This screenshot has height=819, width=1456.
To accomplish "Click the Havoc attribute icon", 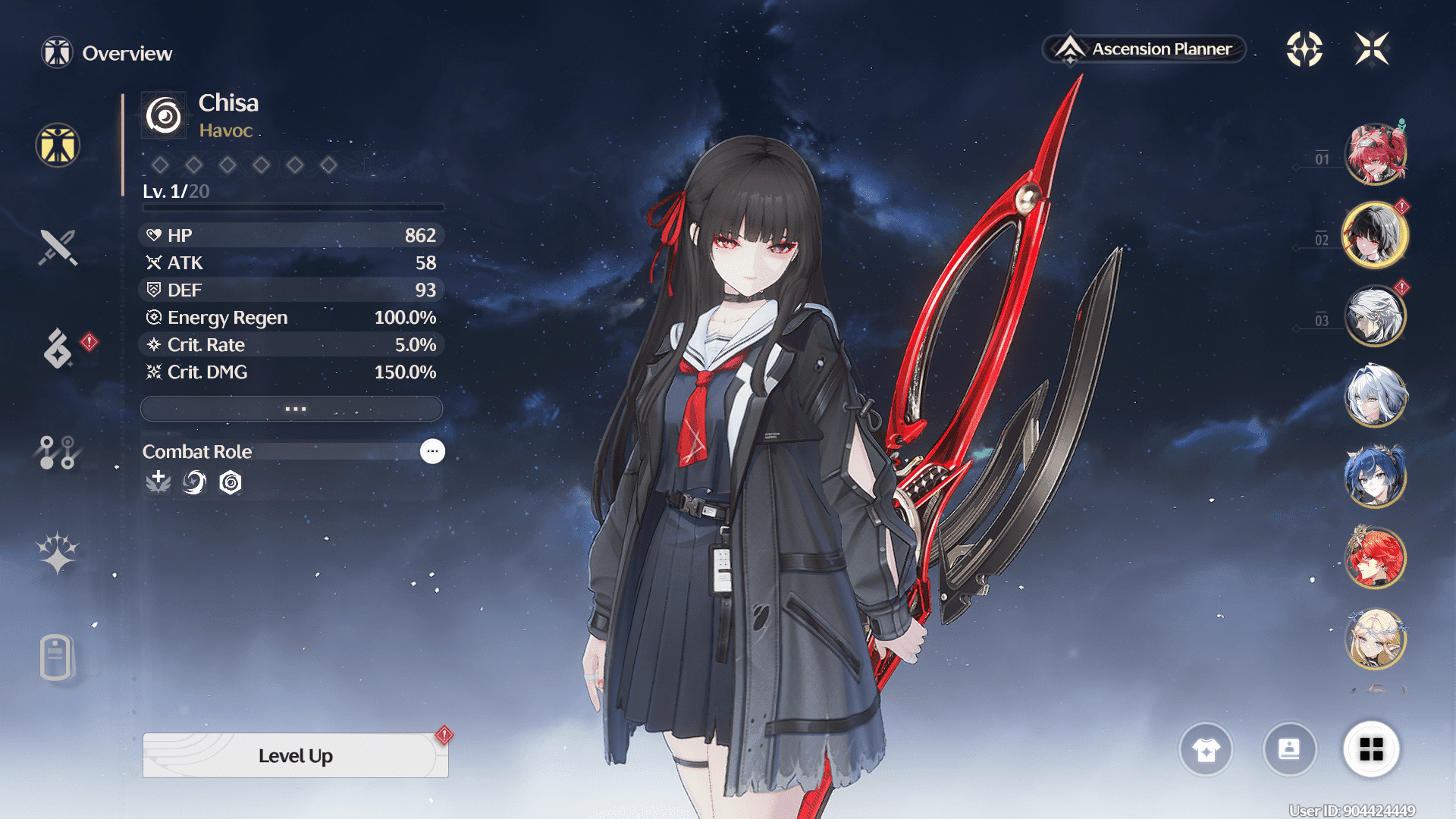I will tap(164, 116).
